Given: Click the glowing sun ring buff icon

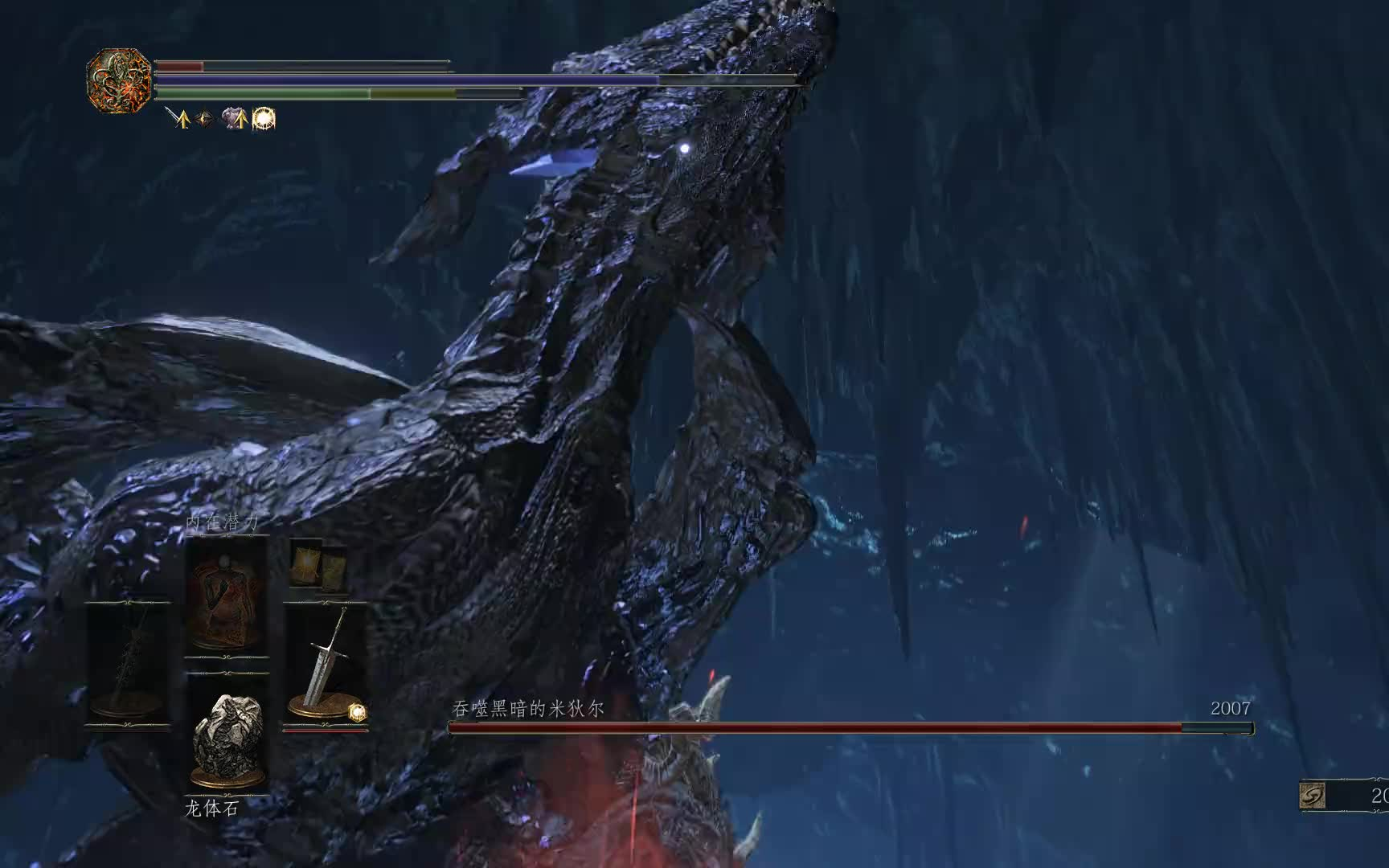Looking at the screenshot, I should (x=264, y=119).
